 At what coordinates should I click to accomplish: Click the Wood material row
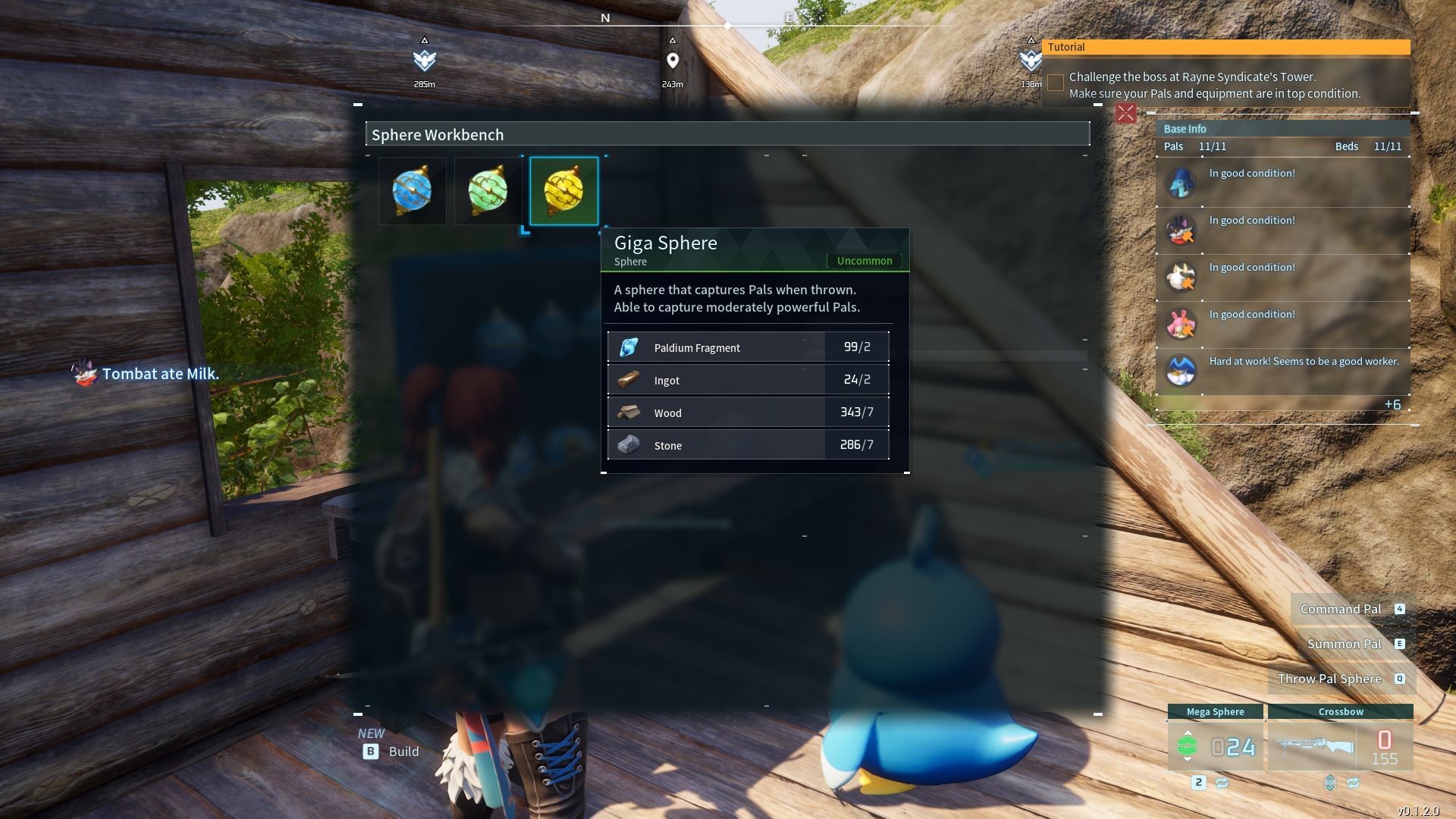click(x=748, y=413)
